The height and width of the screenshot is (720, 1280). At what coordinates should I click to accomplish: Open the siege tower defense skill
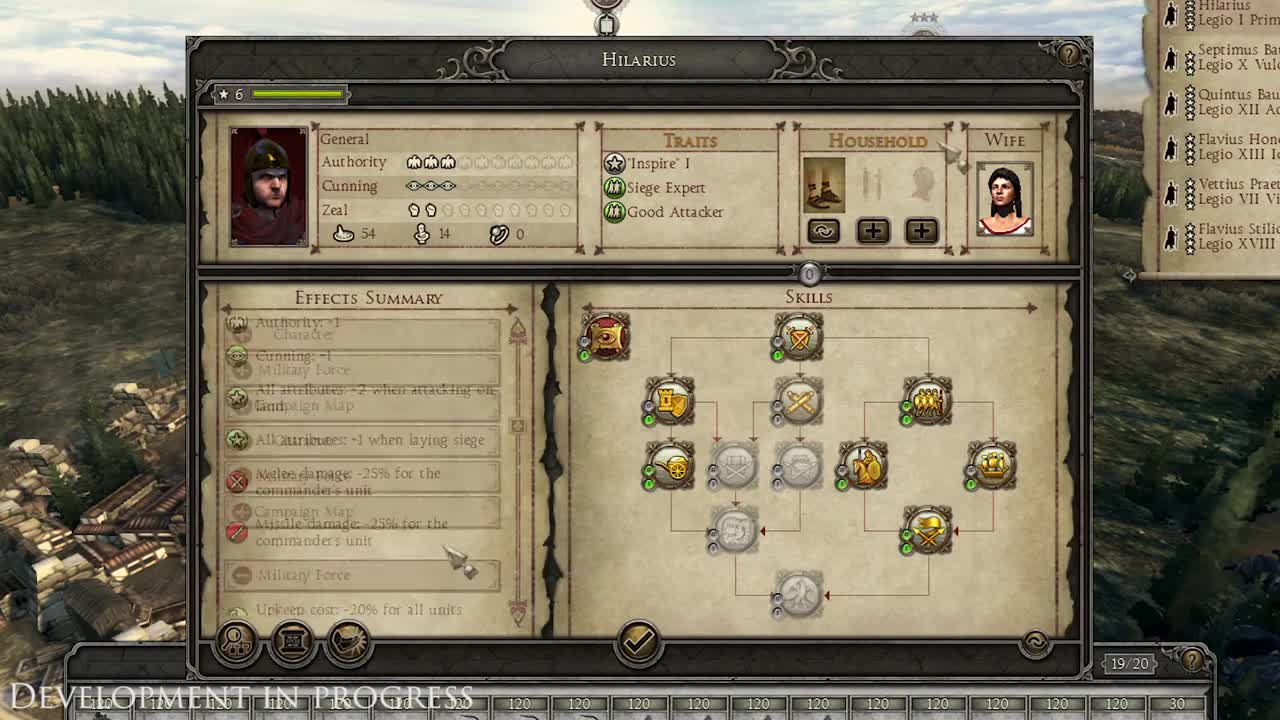pyautogui.click(x=668, y=401)
